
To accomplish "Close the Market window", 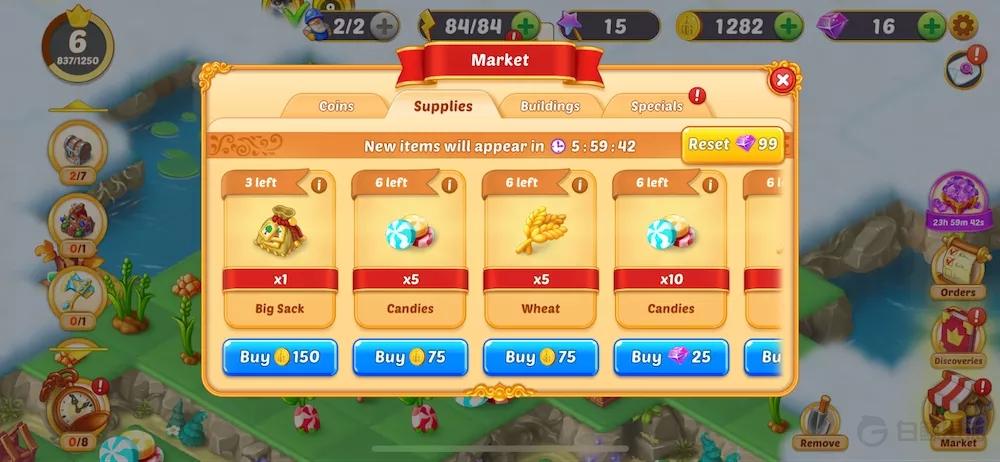I will (783, 79).
